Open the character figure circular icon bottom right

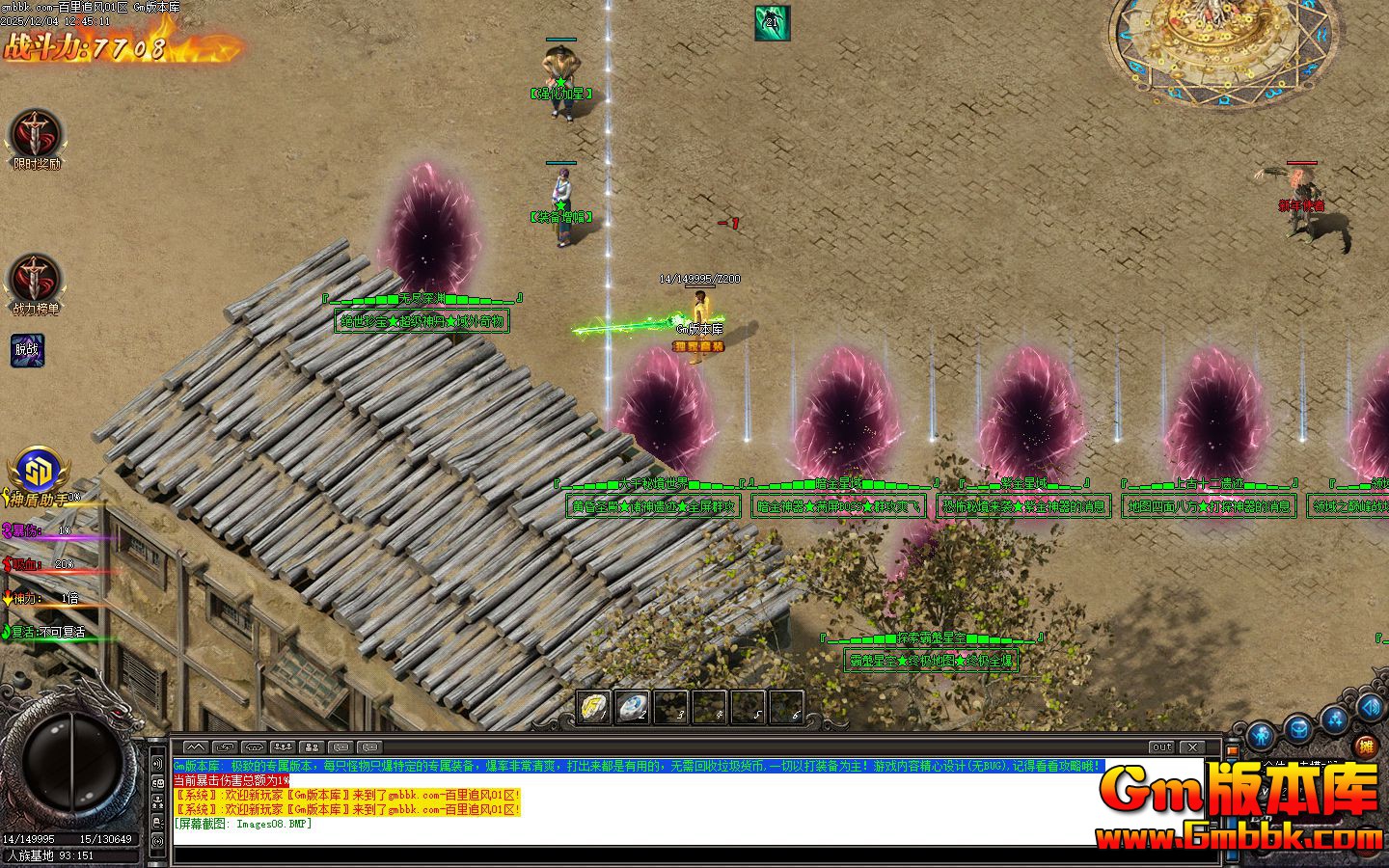click(x=1263, y=733)
